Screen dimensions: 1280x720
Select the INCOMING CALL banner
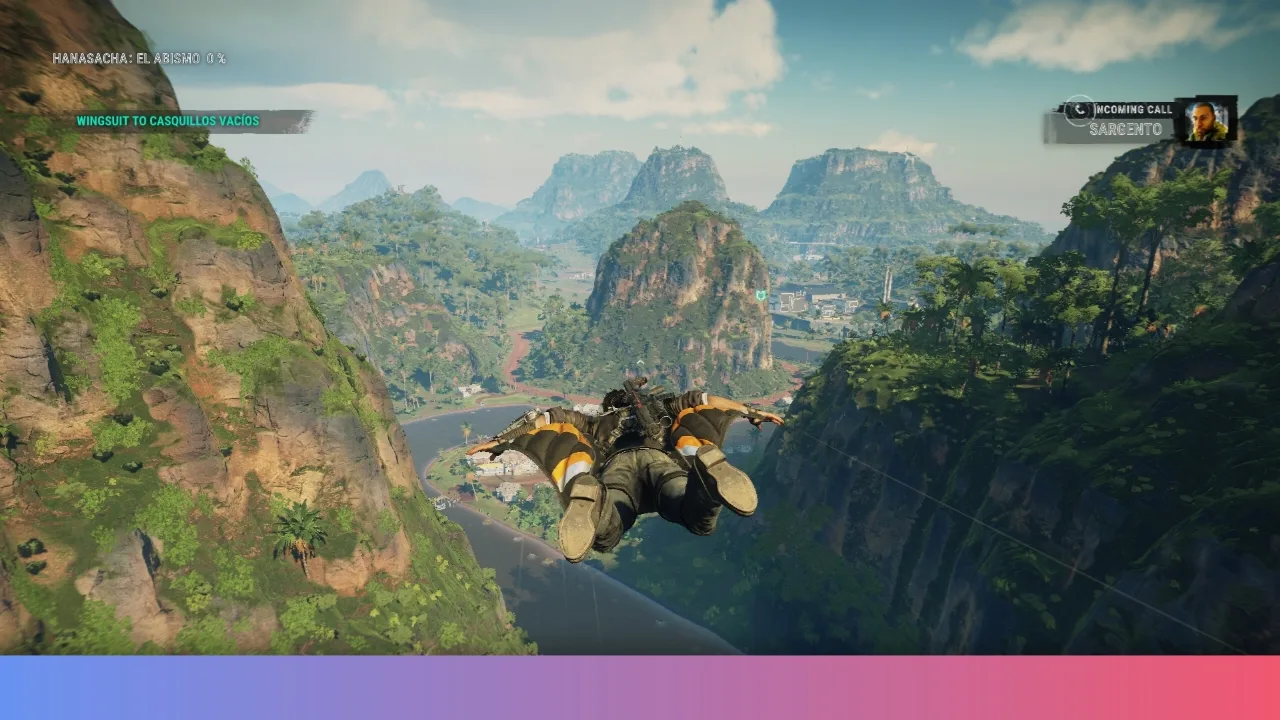[x=1133, y=108]
